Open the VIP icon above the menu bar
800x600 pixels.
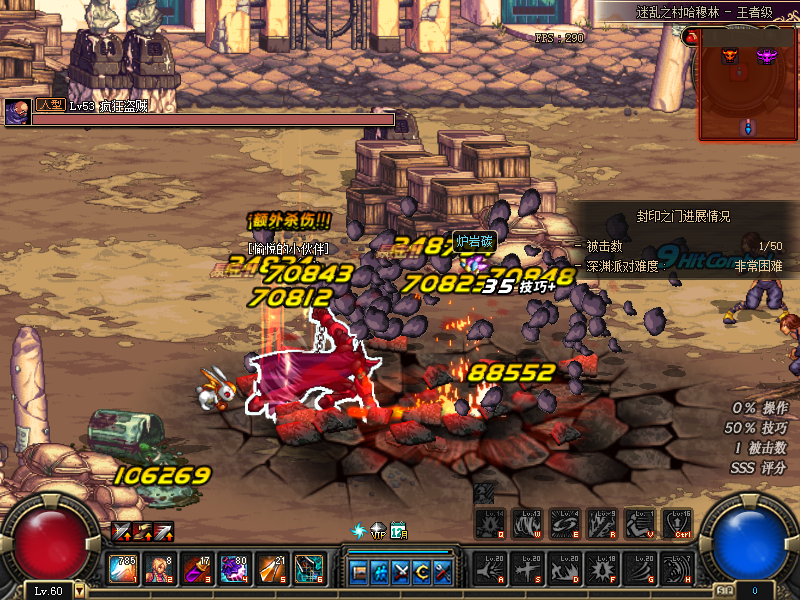tap(378, 531)
